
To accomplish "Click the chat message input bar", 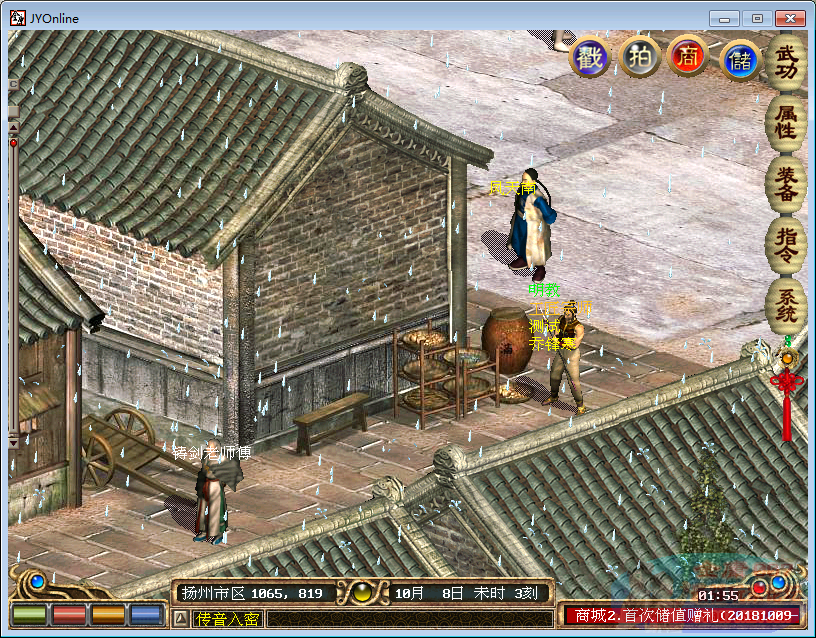I will (408, 619).
